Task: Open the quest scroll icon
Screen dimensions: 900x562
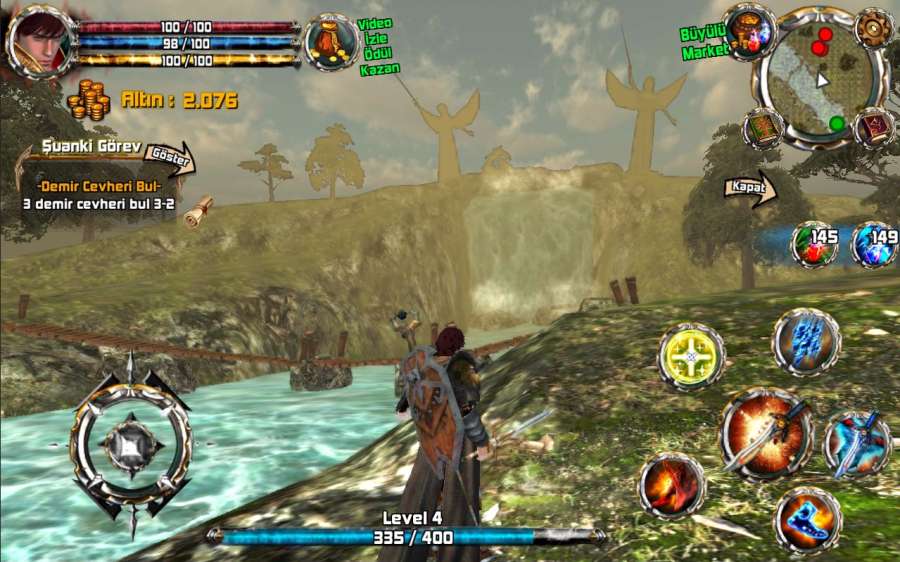Action: pos(200,210)
